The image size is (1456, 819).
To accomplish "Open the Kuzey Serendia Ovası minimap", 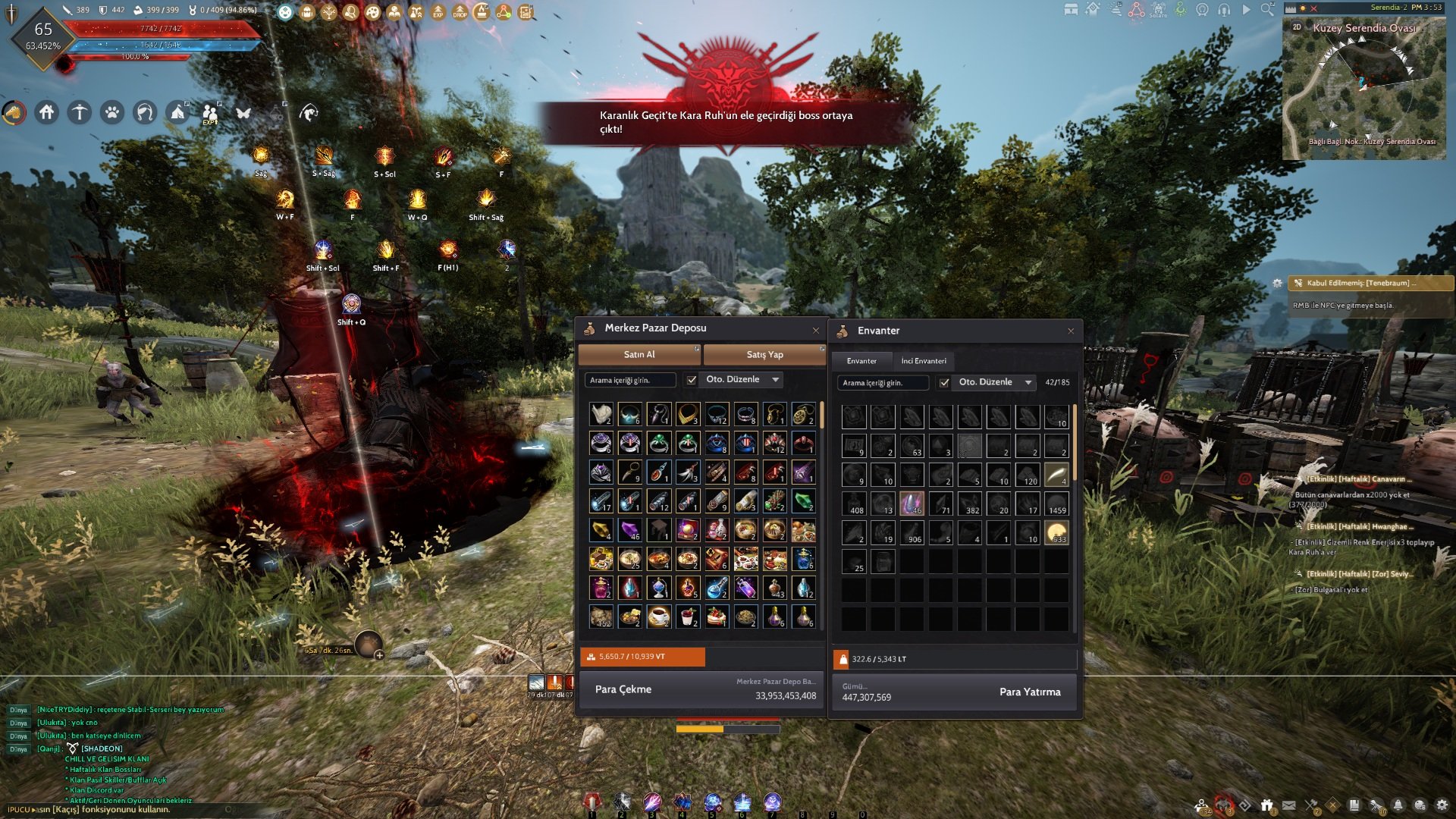I will click(x=1363, y=88).
